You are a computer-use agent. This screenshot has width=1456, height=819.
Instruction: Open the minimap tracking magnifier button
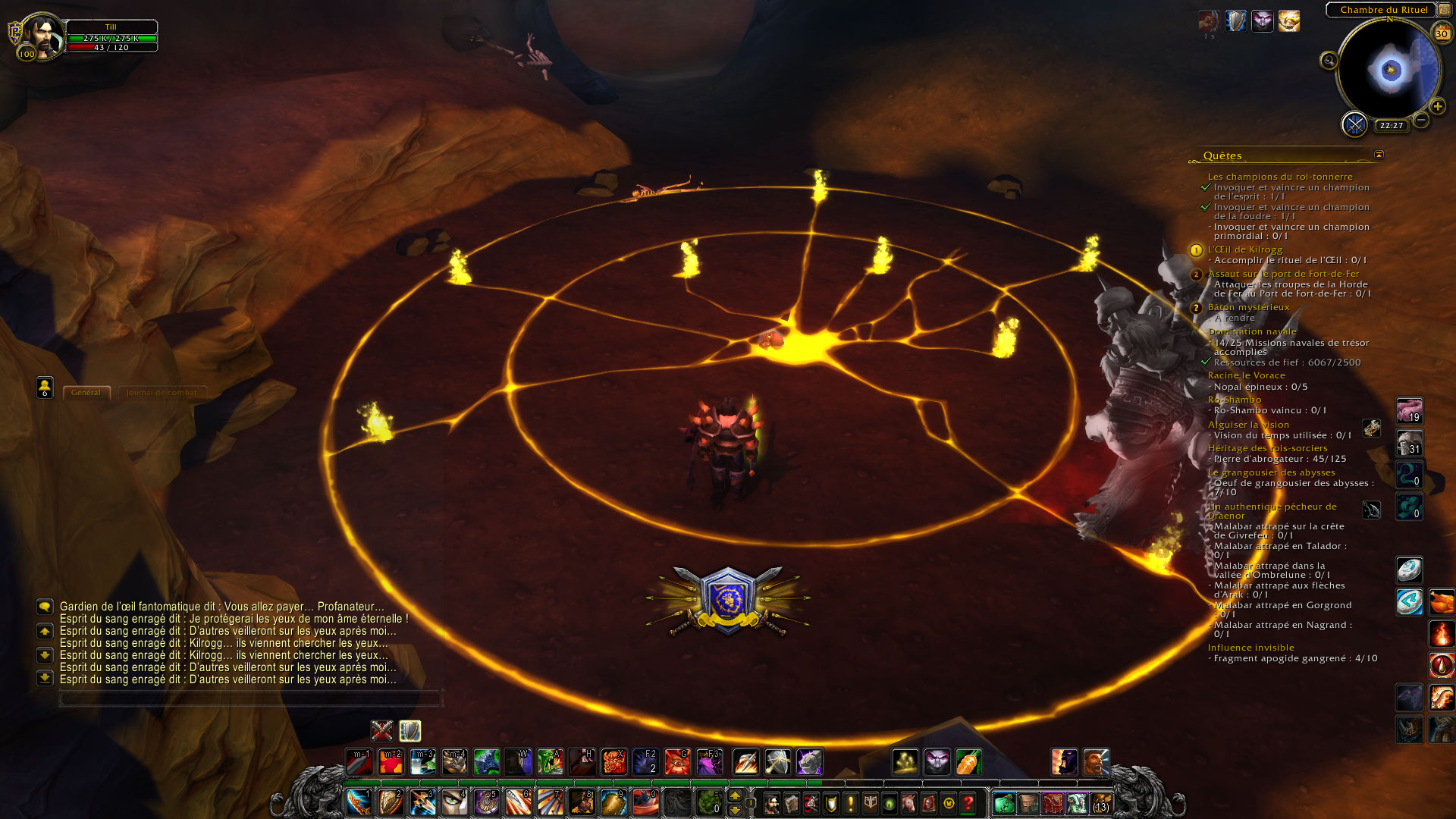pos(1329,61)
